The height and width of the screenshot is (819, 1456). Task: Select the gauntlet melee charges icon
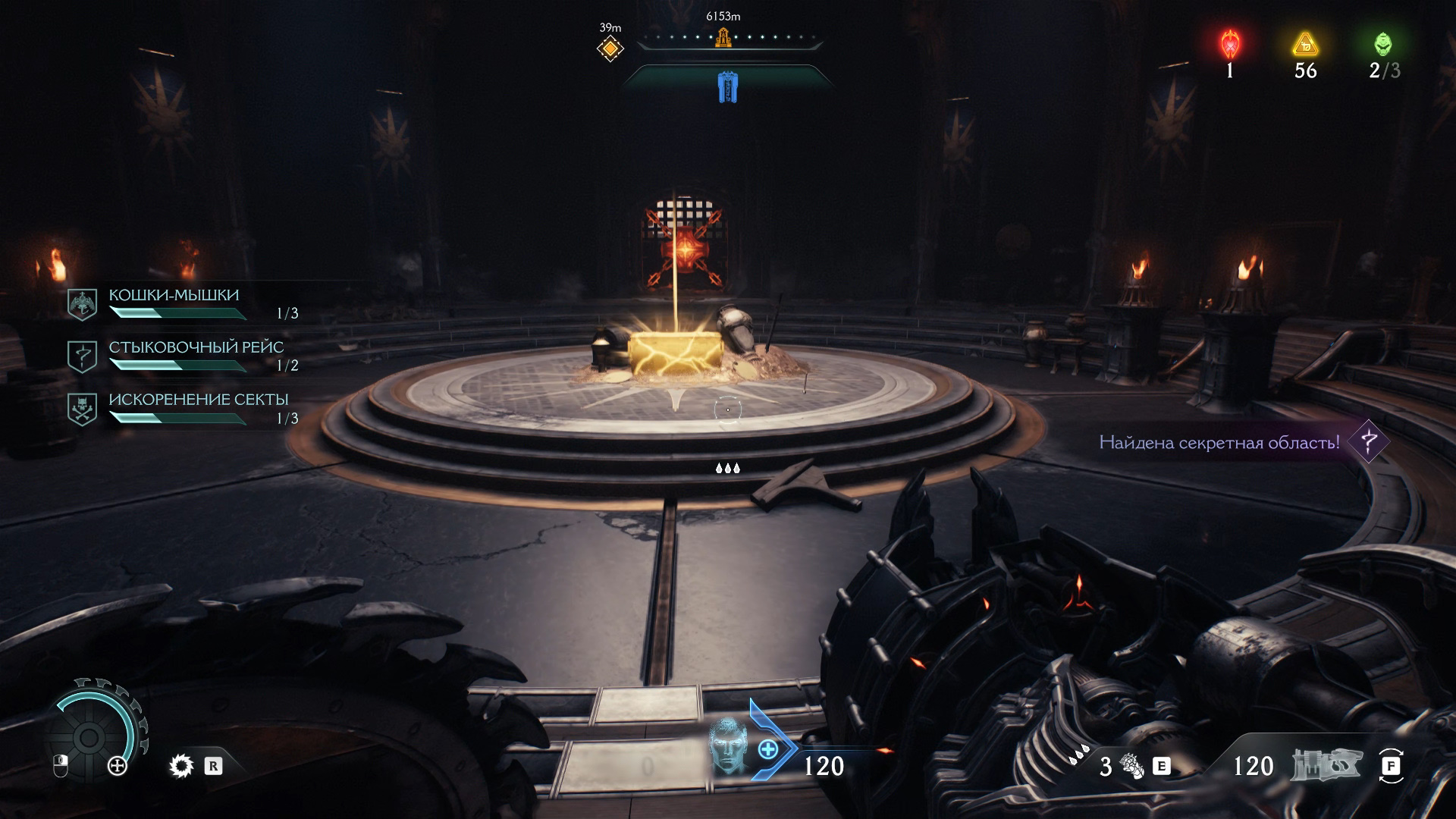(x=1133, y=767)
